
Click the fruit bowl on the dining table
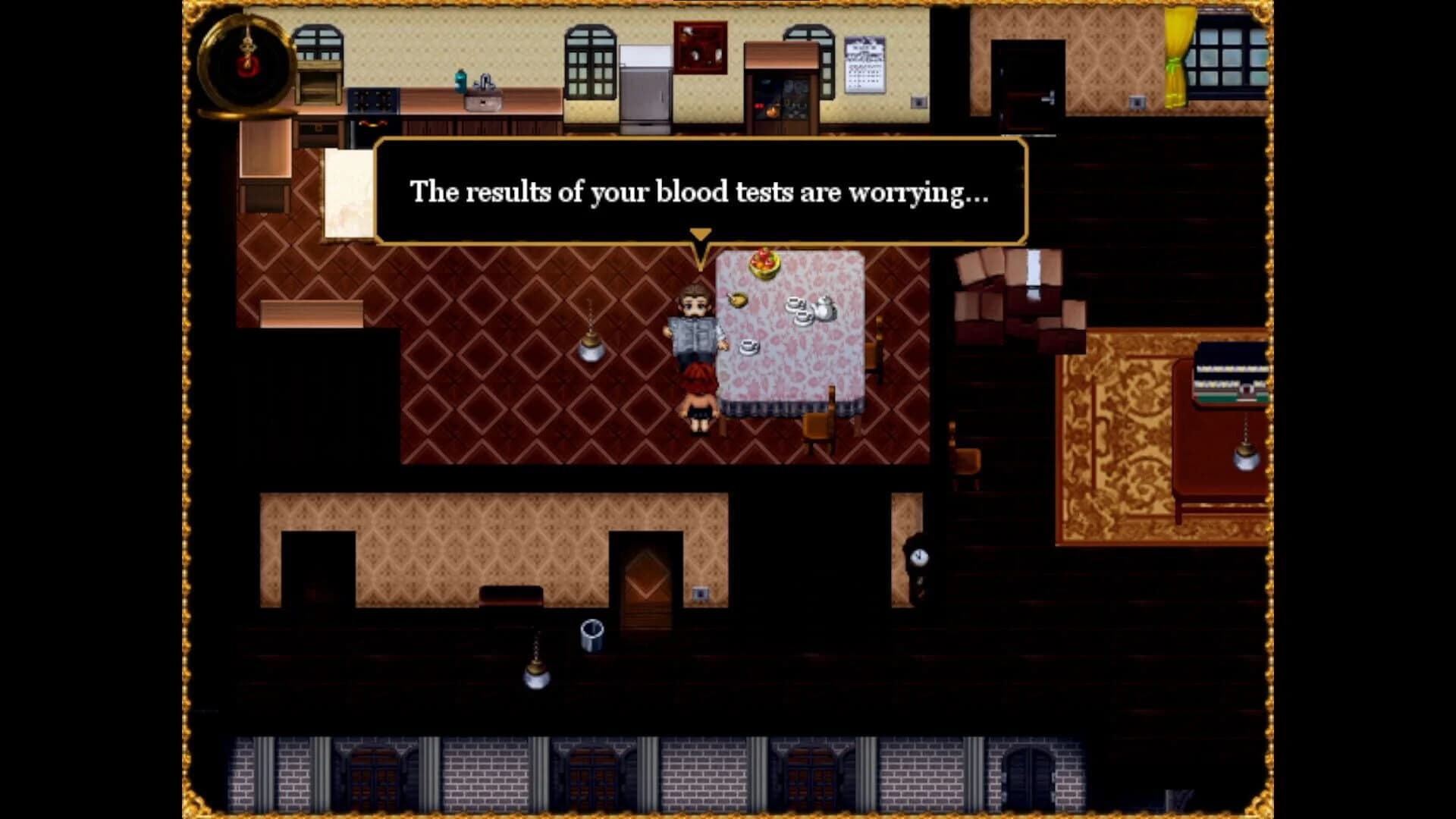point(766,262)
